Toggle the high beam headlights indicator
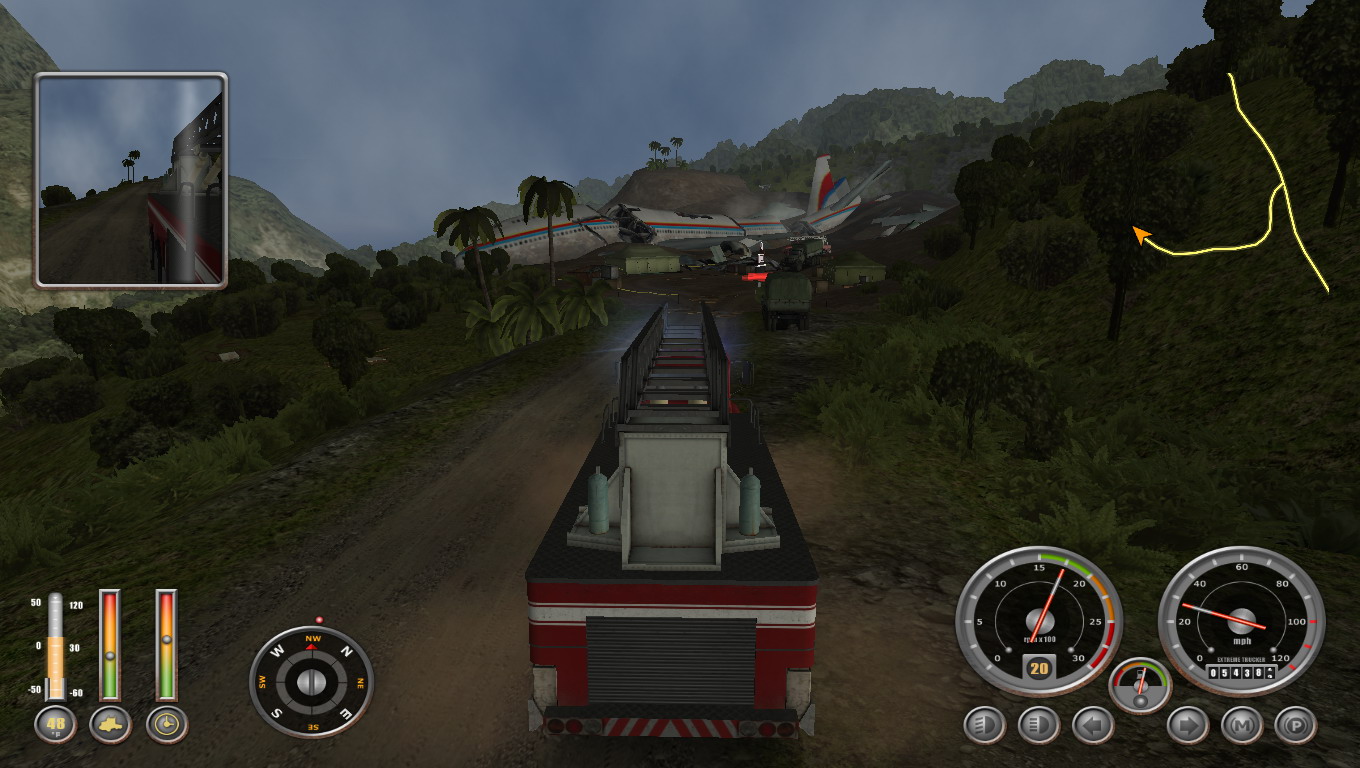The image size is (1360, 768). click(1038, 725)
